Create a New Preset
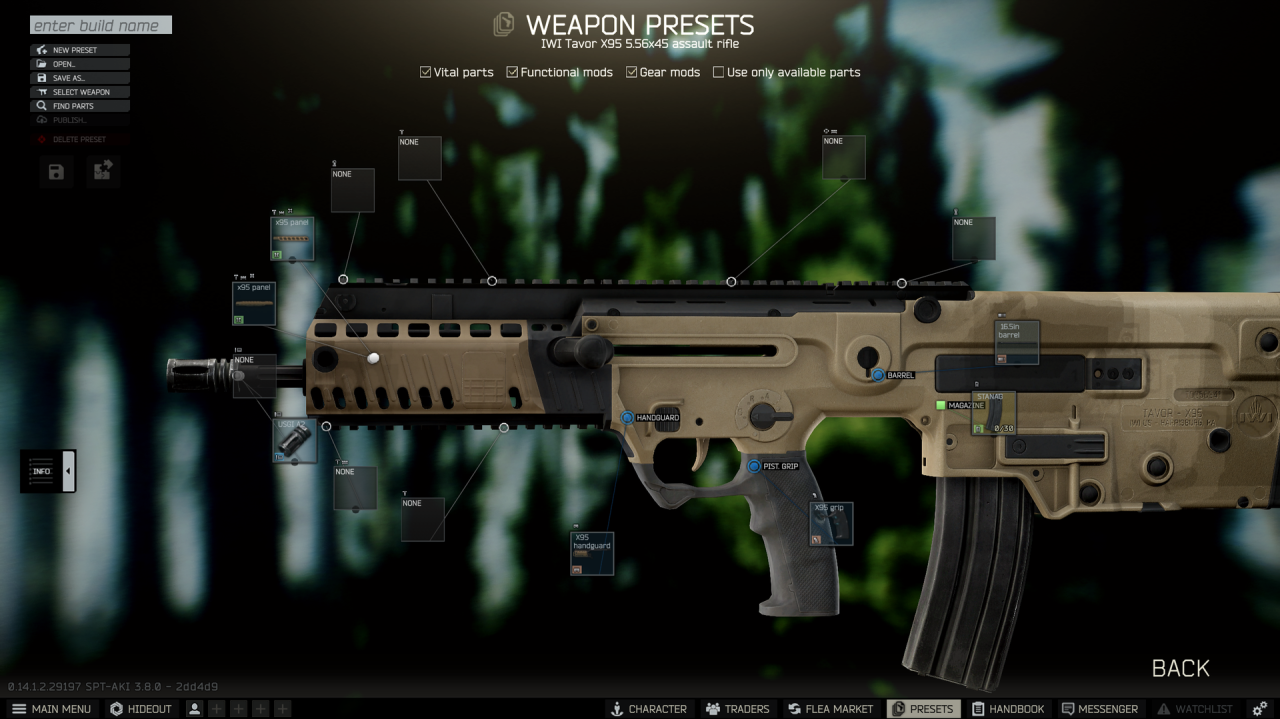 80,50
